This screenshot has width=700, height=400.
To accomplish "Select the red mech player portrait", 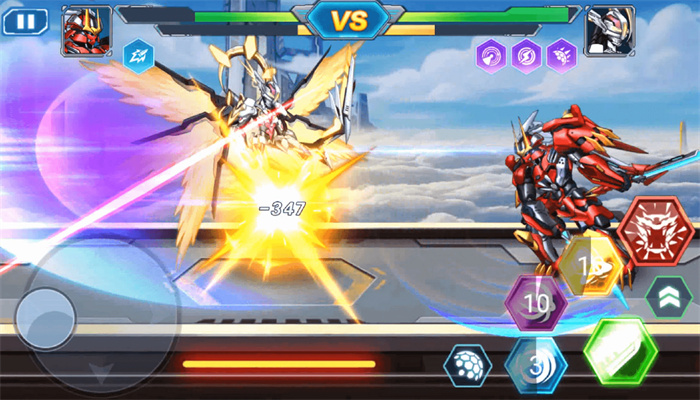I will 86,30.
